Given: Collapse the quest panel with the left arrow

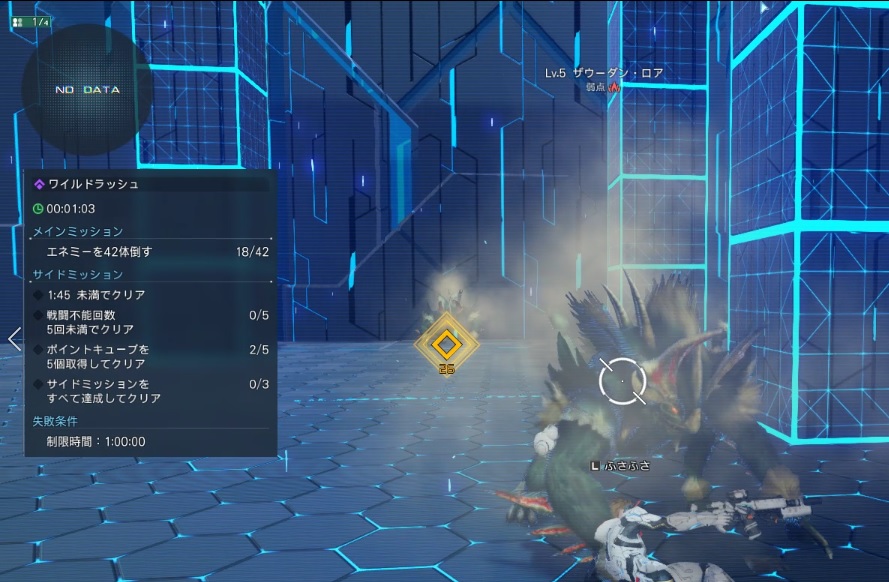Looking at the screenshot, I should [14, 338].
